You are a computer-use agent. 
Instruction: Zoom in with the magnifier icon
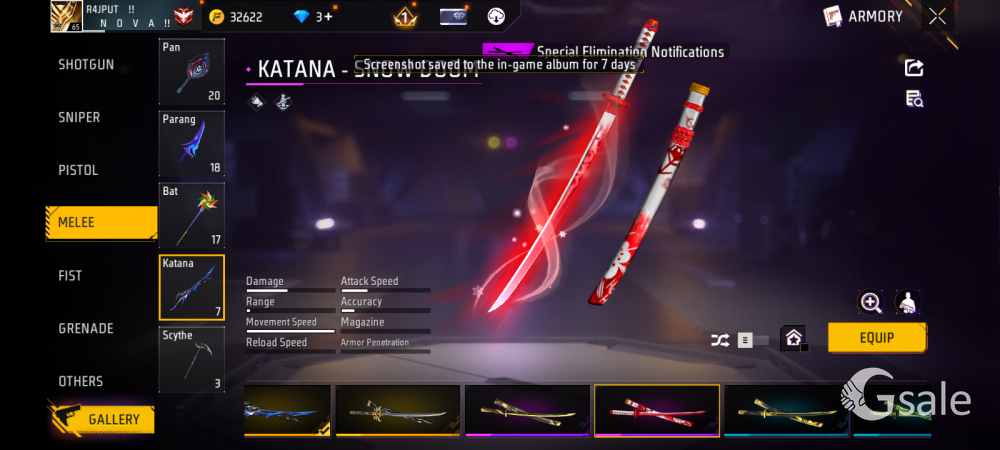click(x=871, y=303)
